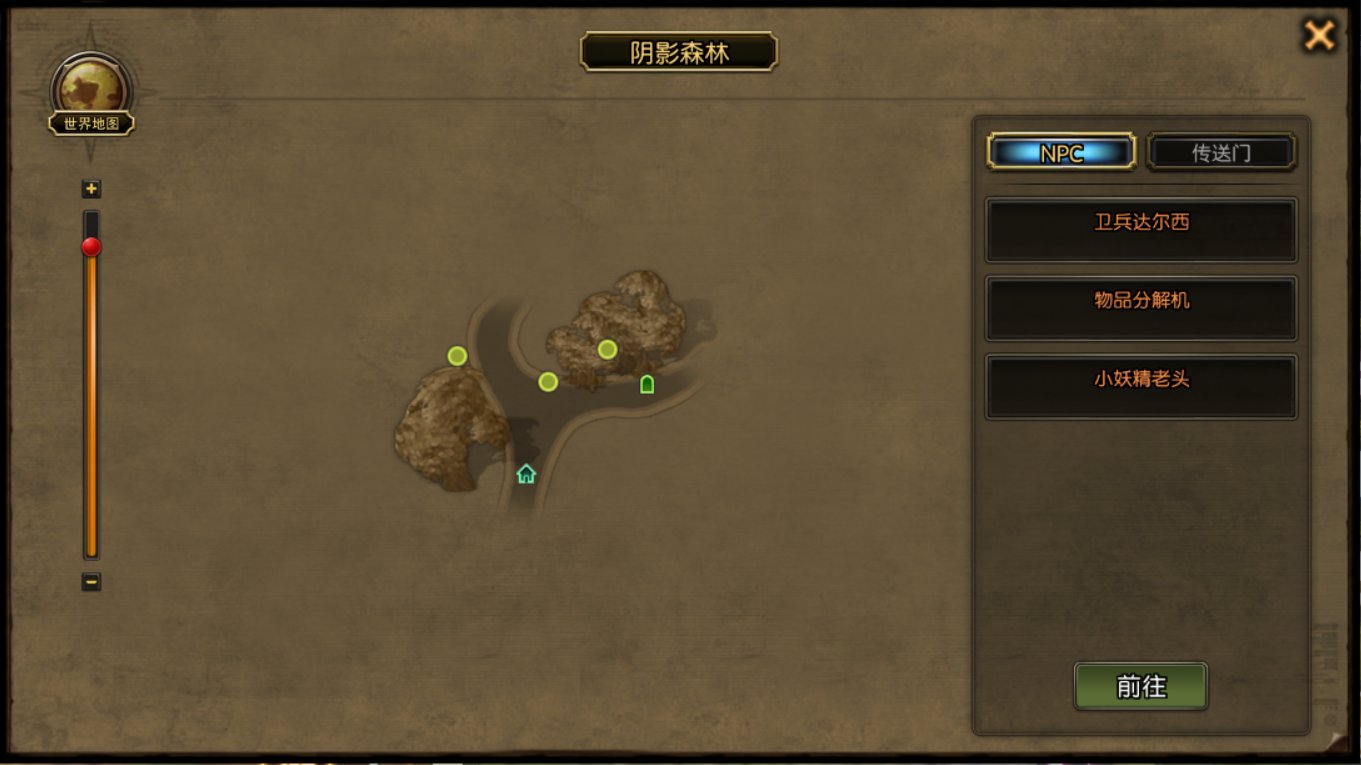The image size is (1361, 765).
Task: Switch to the NPC tab
Action: tap(1061, 153)
